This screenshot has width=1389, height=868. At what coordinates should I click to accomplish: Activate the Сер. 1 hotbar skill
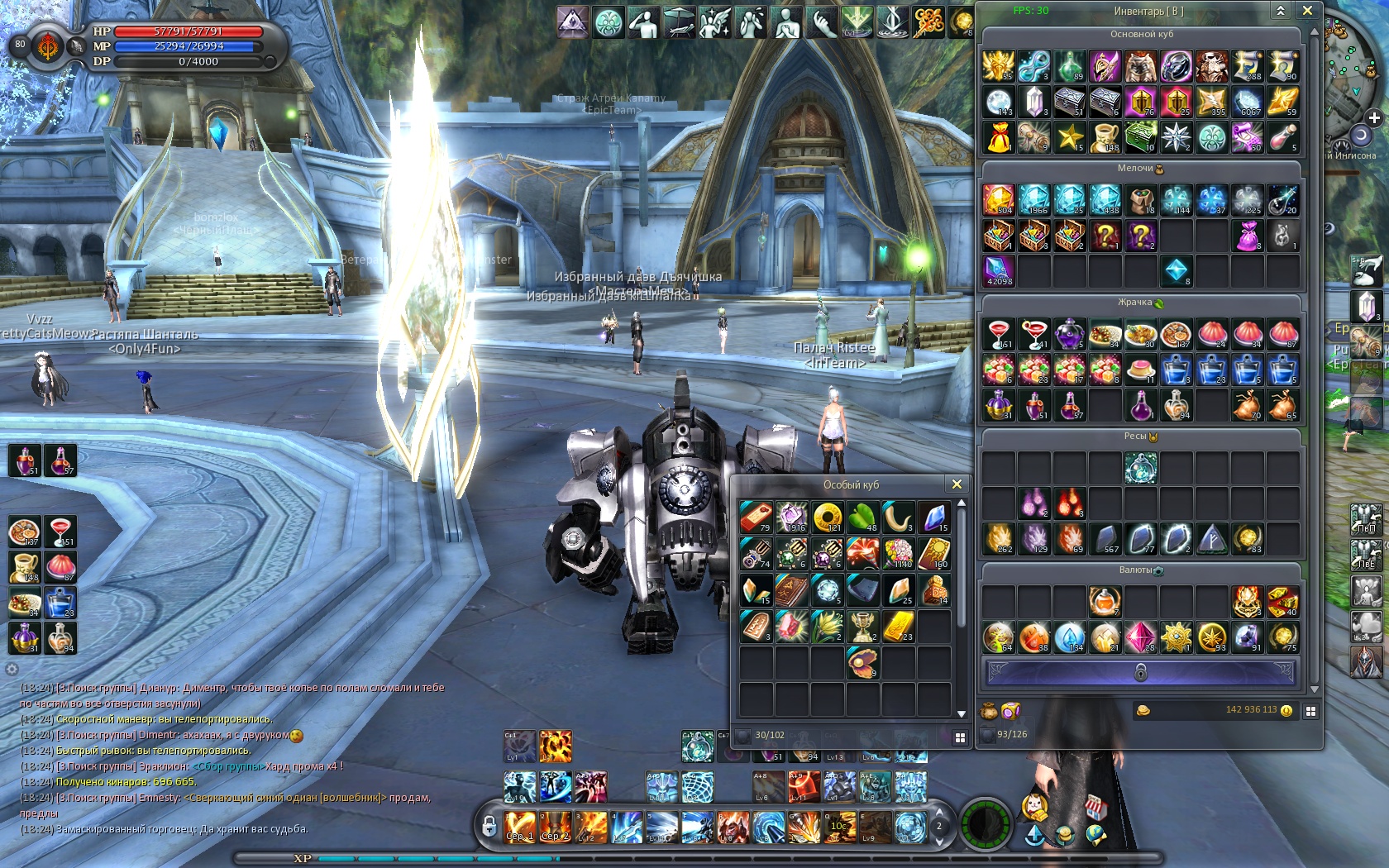click(x=520, y=827)
